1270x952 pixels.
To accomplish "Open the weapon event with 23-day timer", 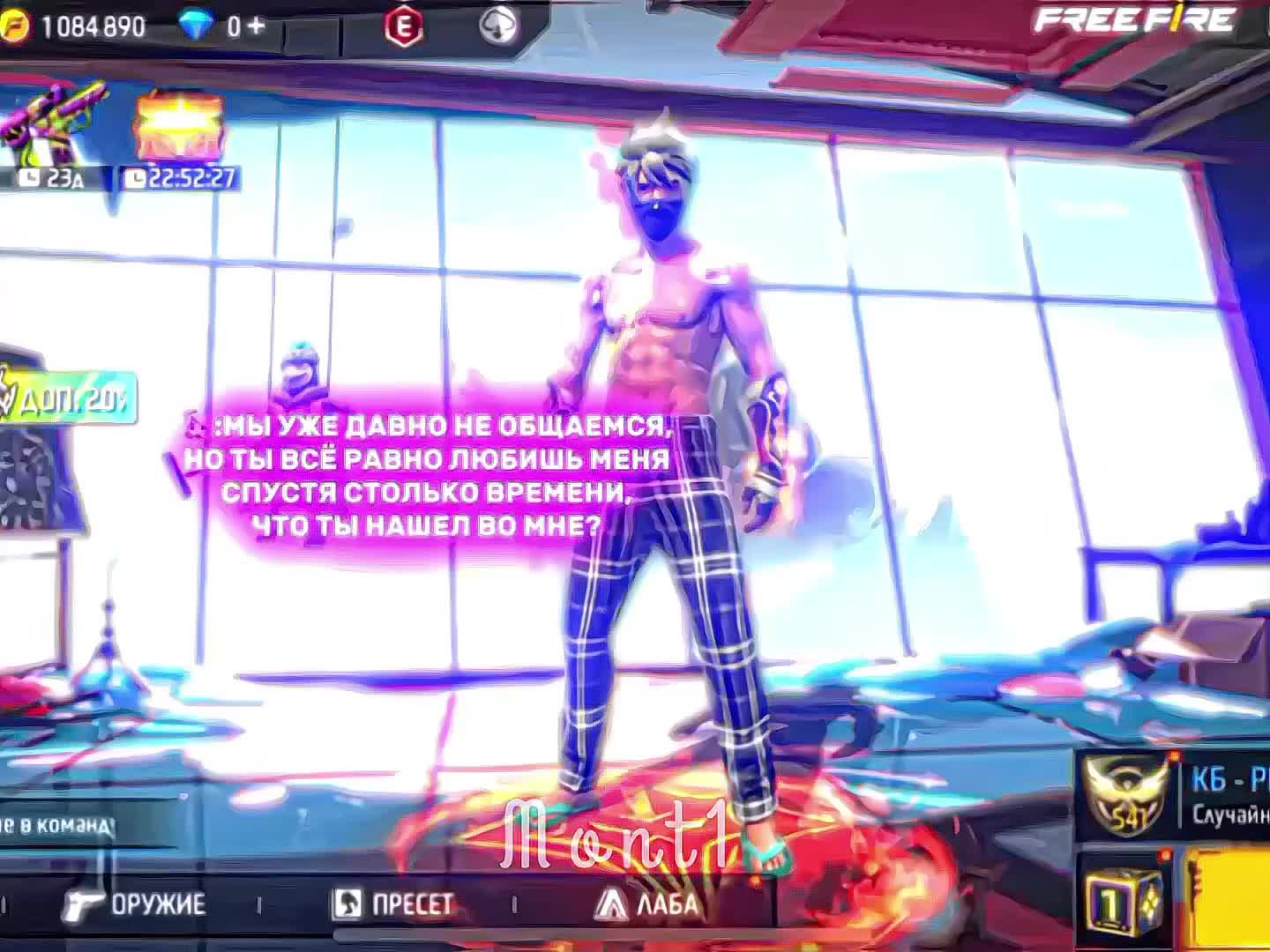I will coord(53,132).
